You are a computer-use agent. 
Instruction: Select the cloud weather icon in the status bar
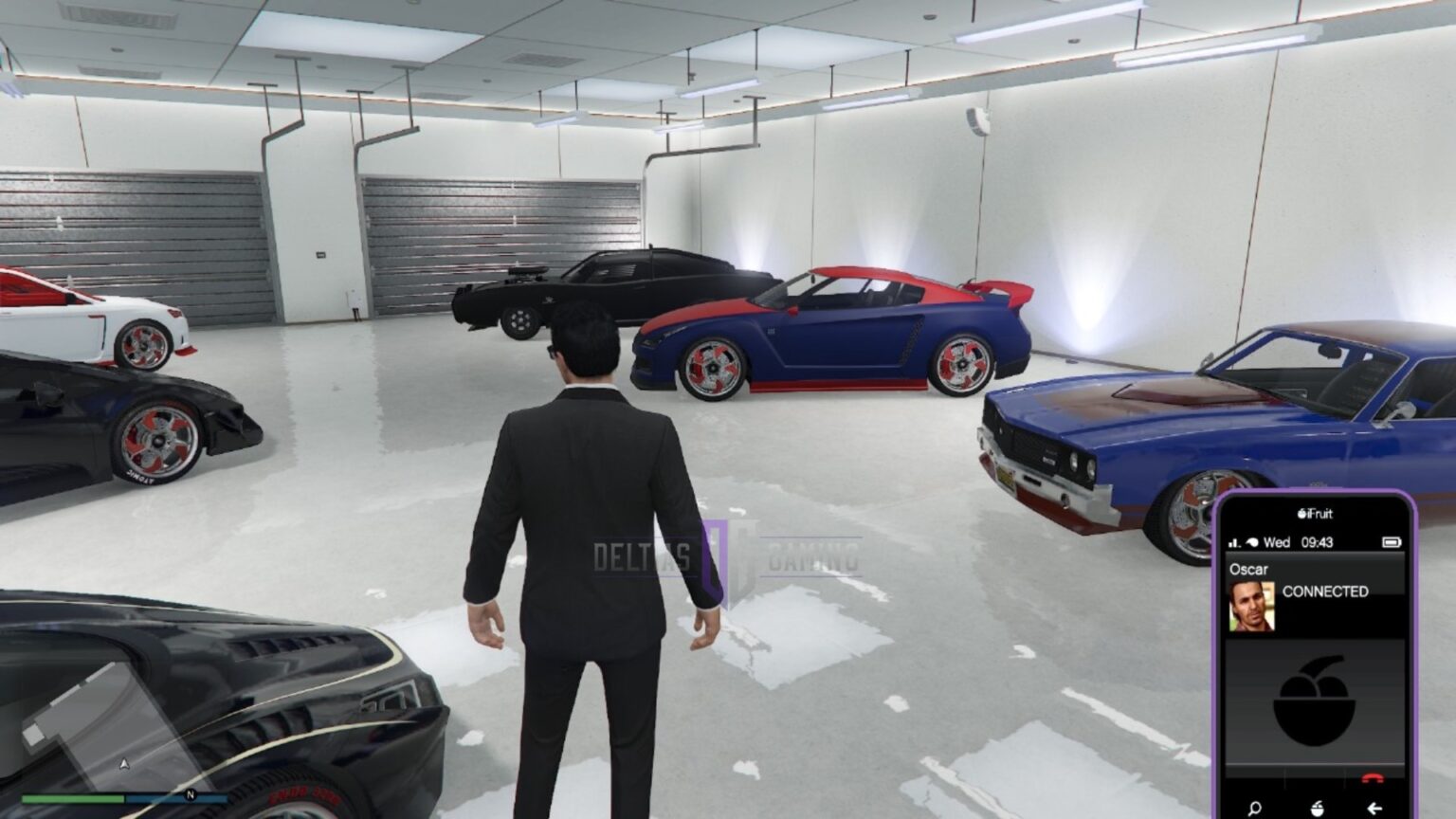(1252, 542)
